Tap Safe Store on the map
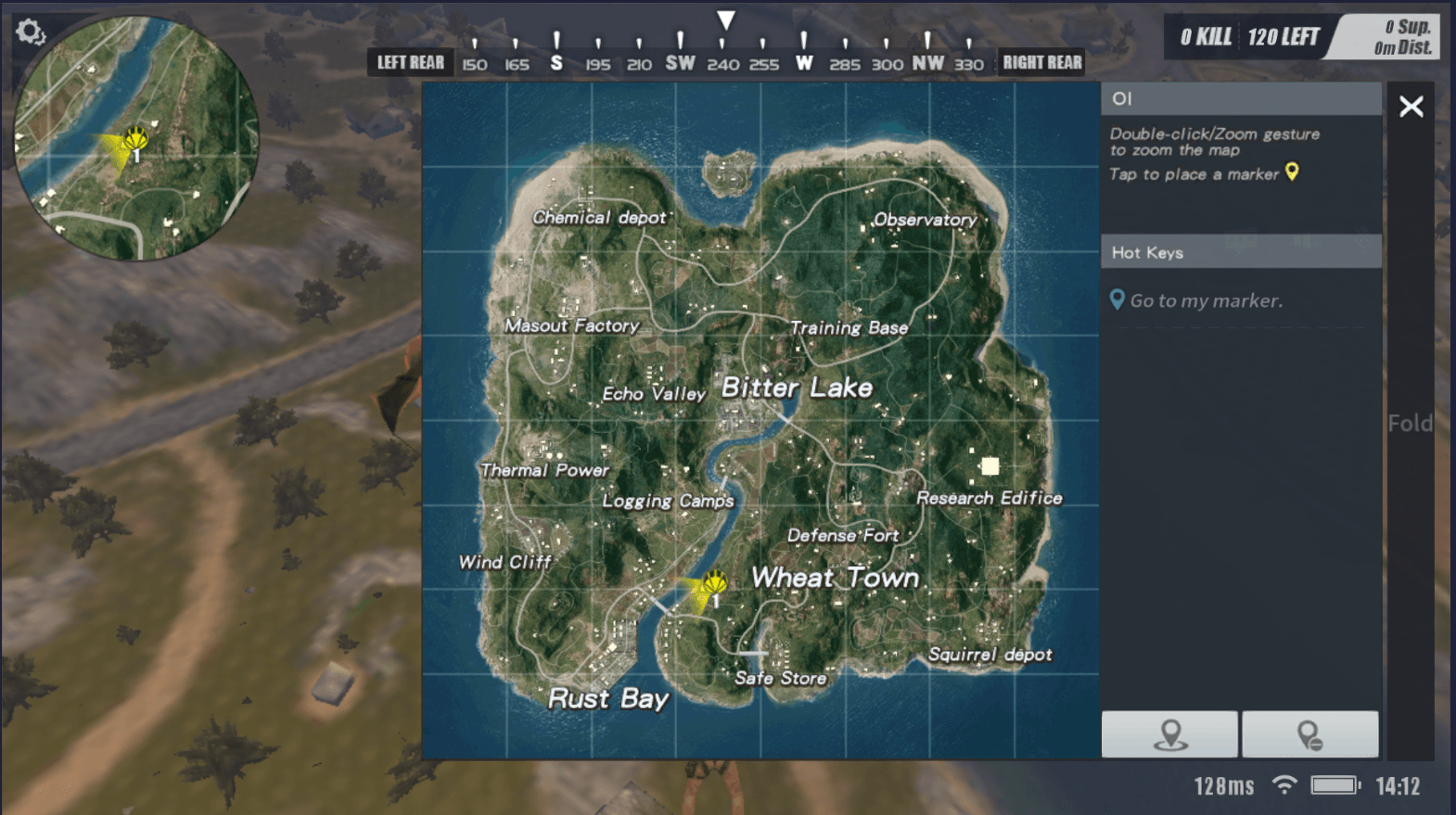1456x815 pixels. 780,678
